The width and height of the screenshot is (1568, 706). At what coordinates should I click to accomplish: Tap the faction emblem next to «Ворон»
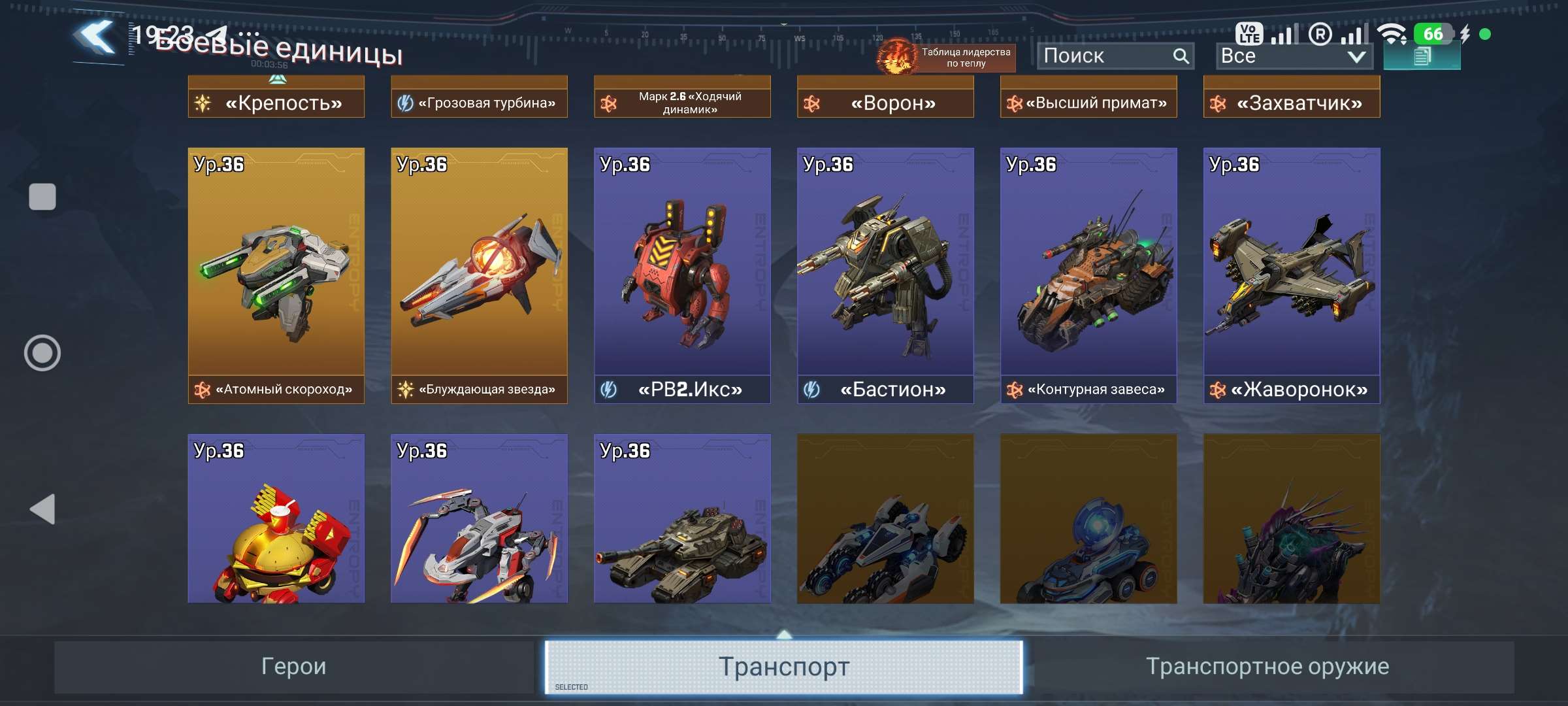(813, 103)
